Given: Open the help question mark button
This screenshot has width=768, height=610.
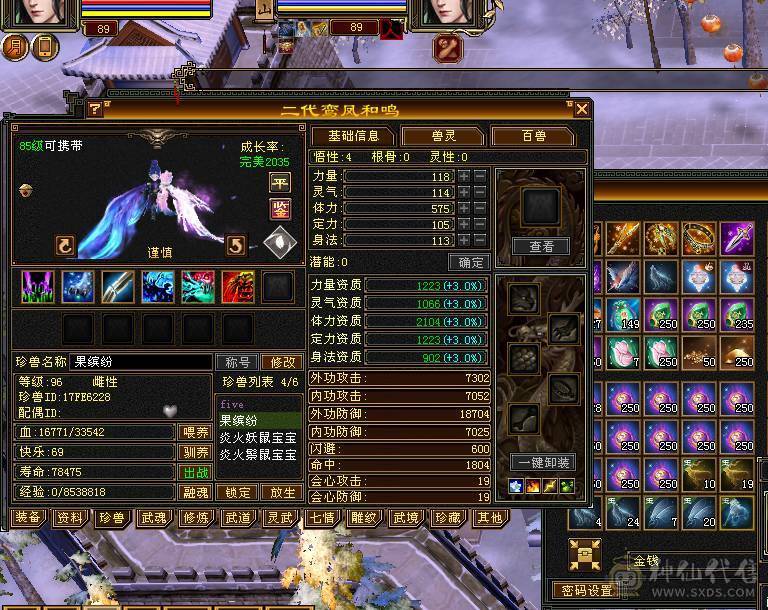Looking at the screenshot, I should pyautogui.click(x=95, y=108).
